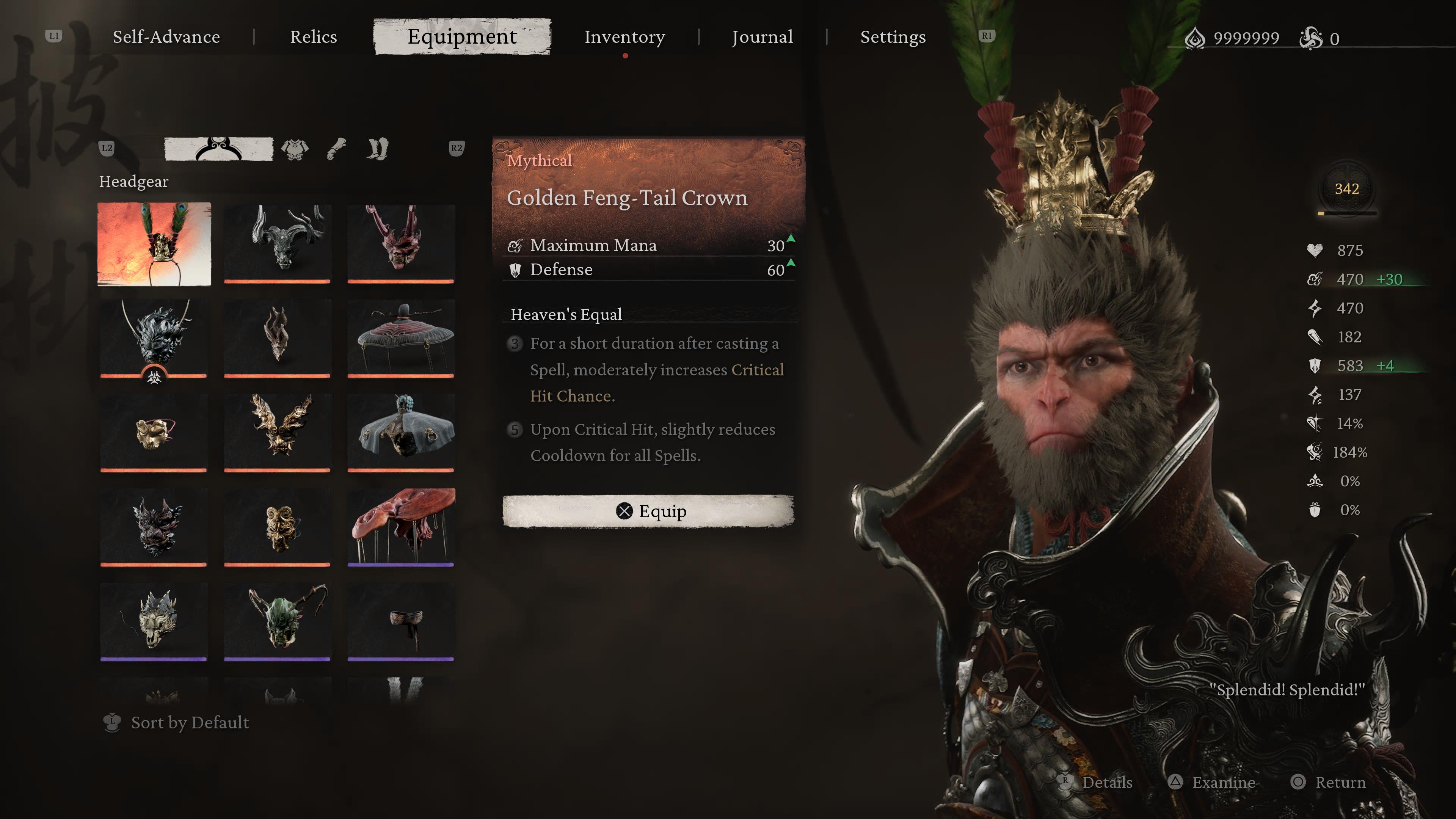The image size is (1456, 819).
Task: Pick the small golden skull mask
Action: click(x=154, y=432)
